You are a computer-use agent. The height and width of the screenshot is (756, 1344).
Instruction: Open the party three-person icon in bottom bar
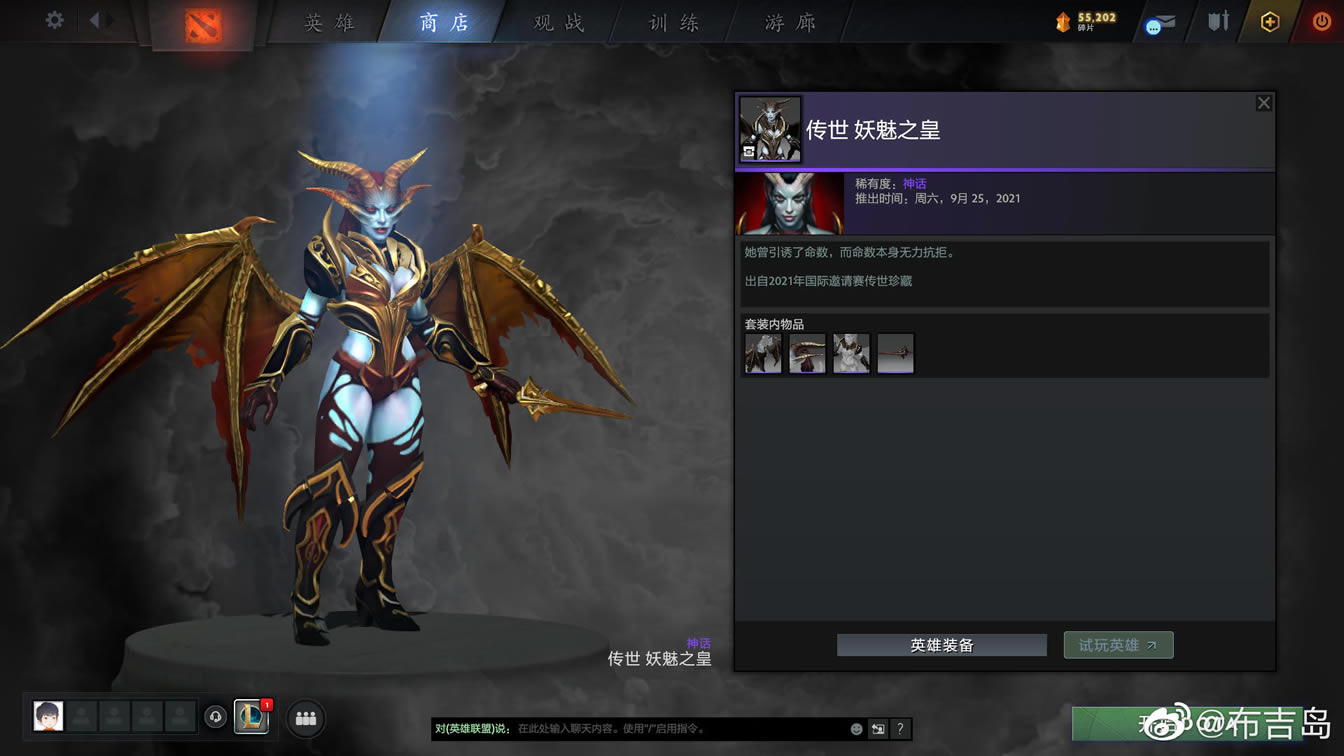(x=305, y=717)
